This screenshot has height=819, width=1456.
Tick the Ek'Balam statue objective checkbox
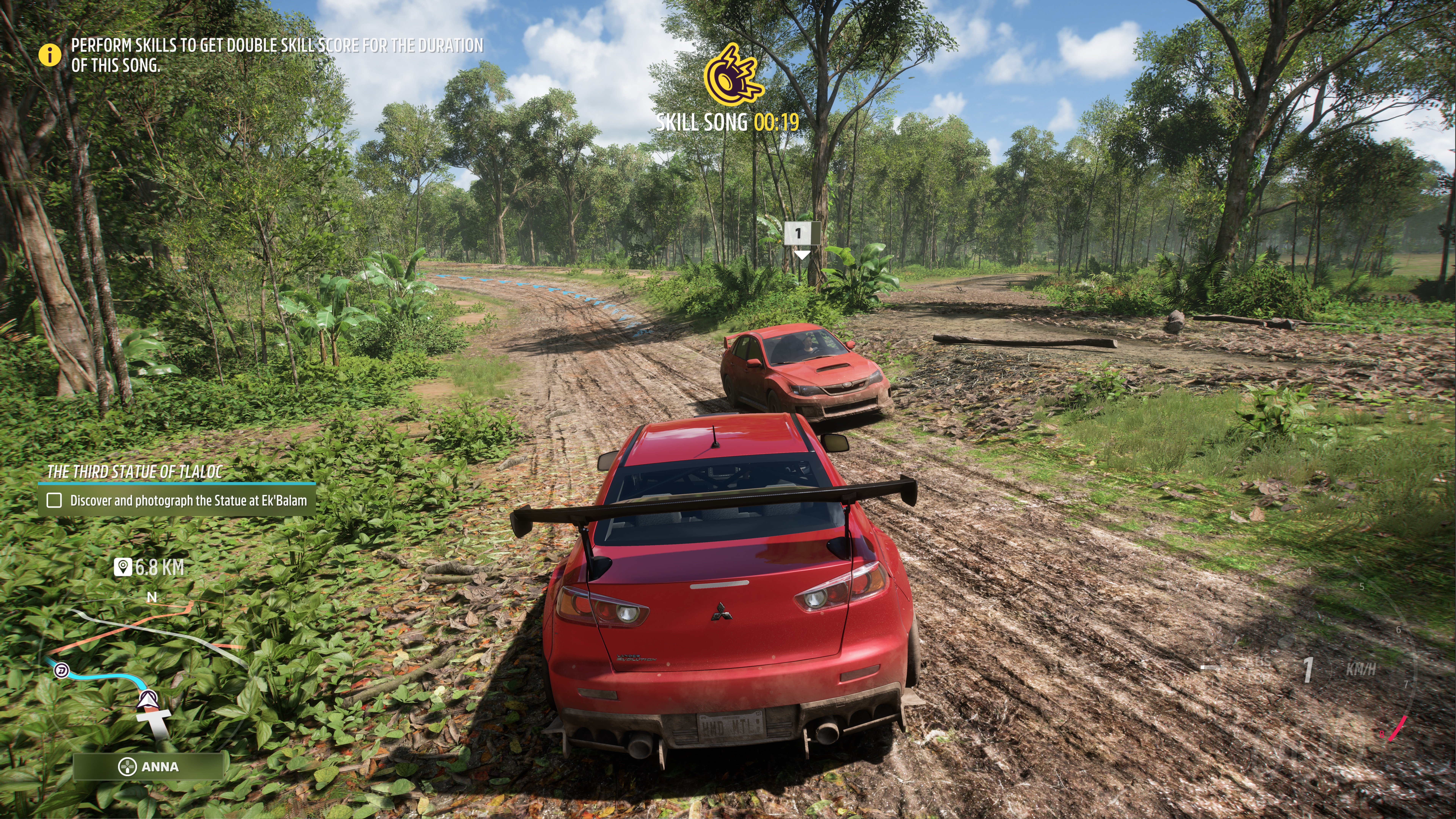point(54,500)
